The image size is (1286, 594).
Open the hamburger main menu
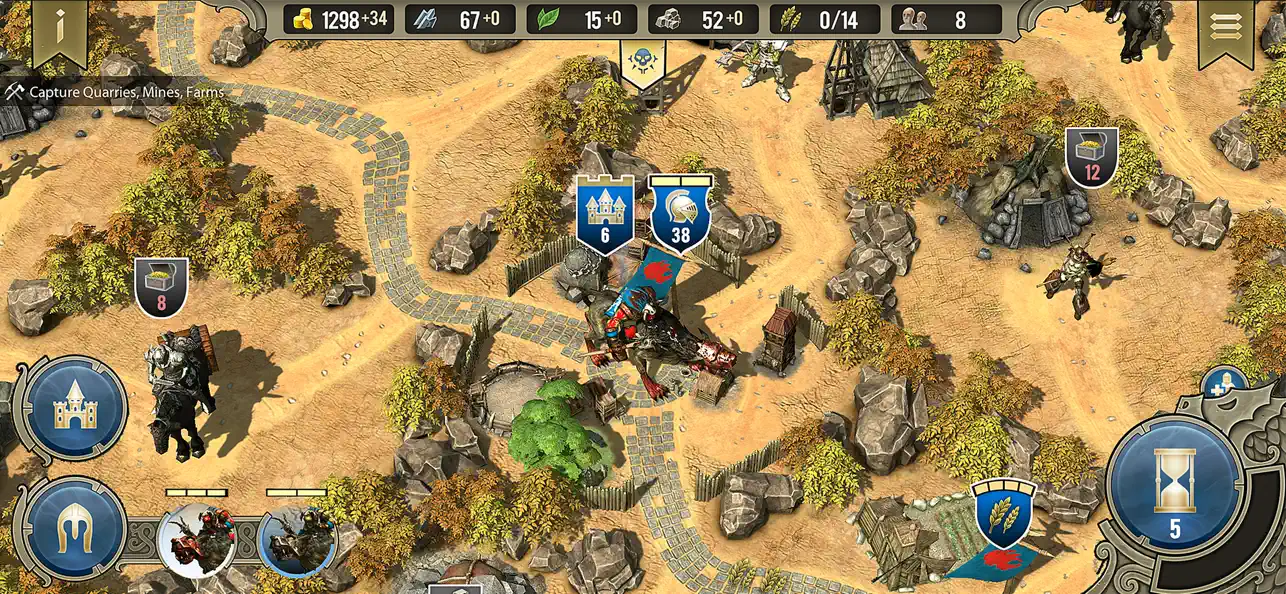point(1224,28)
